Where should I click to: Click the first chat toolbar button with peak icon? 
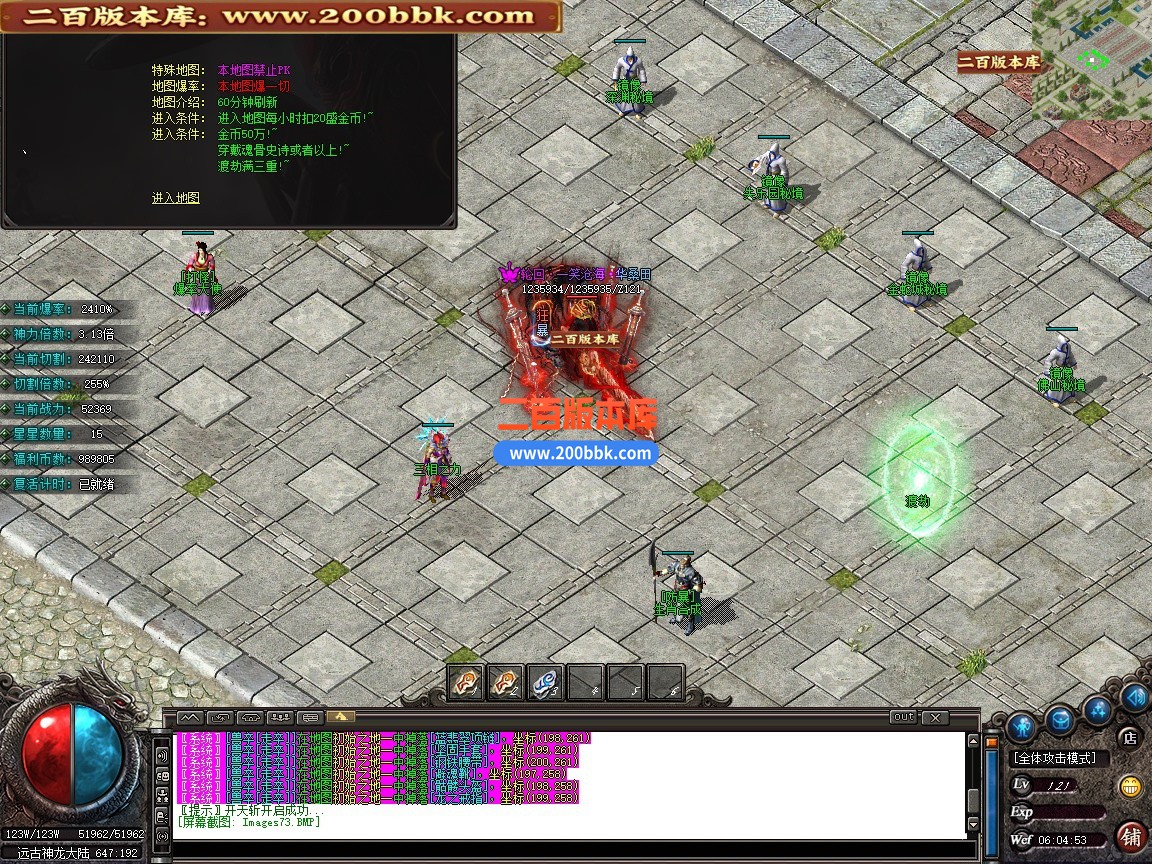190,717
